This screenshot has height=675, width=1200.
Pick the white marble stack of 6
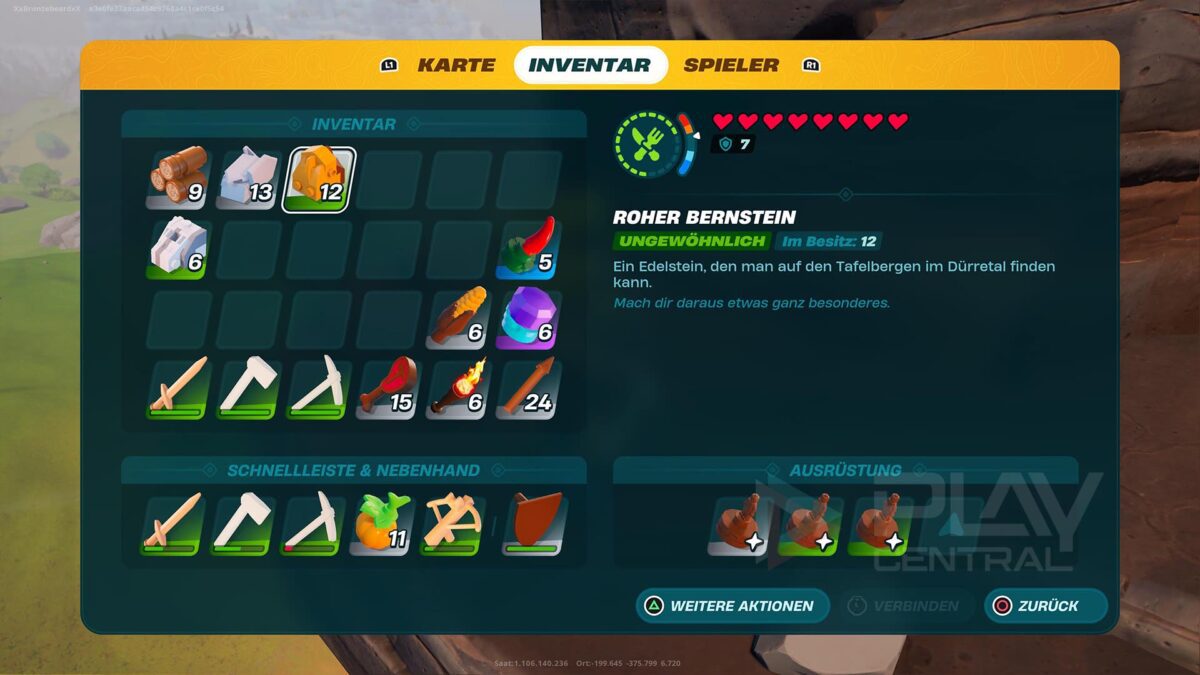[x=180, y=248]
